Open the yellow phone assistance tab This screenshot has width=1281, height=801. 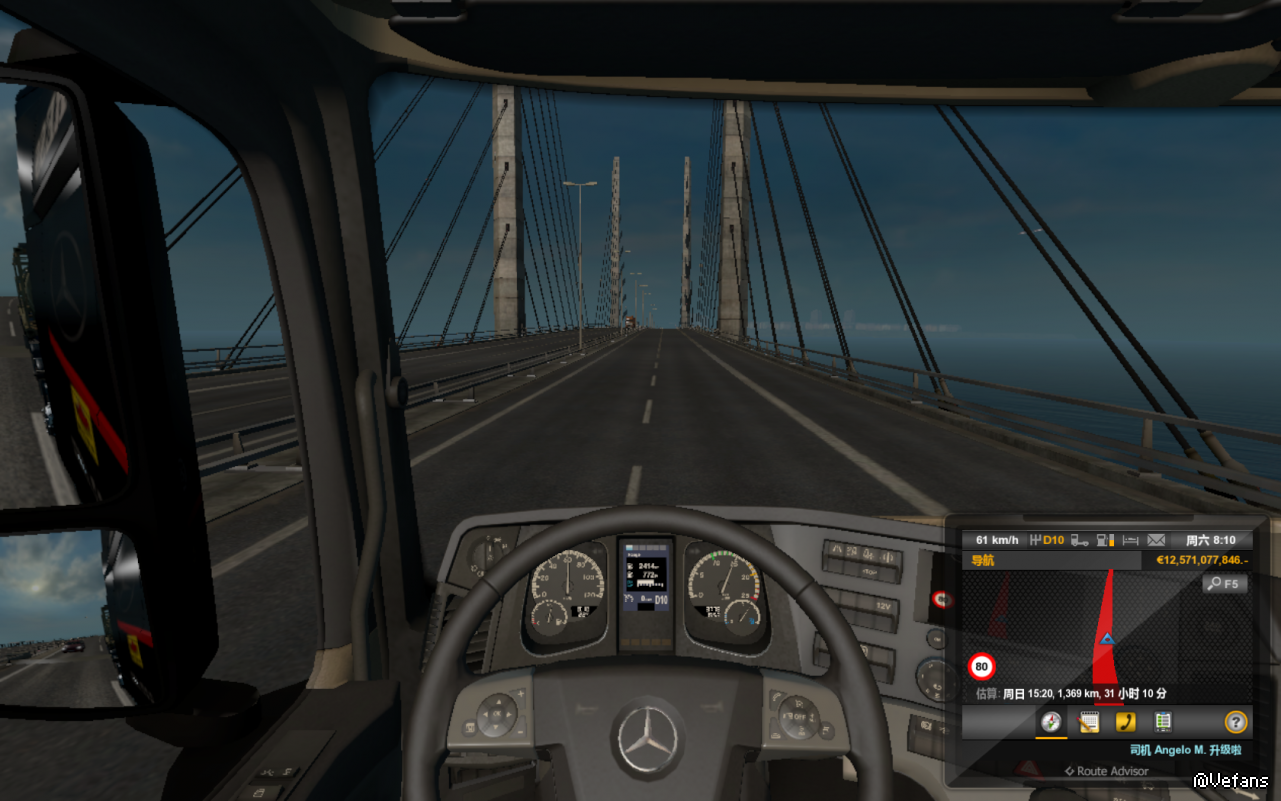1125,722
